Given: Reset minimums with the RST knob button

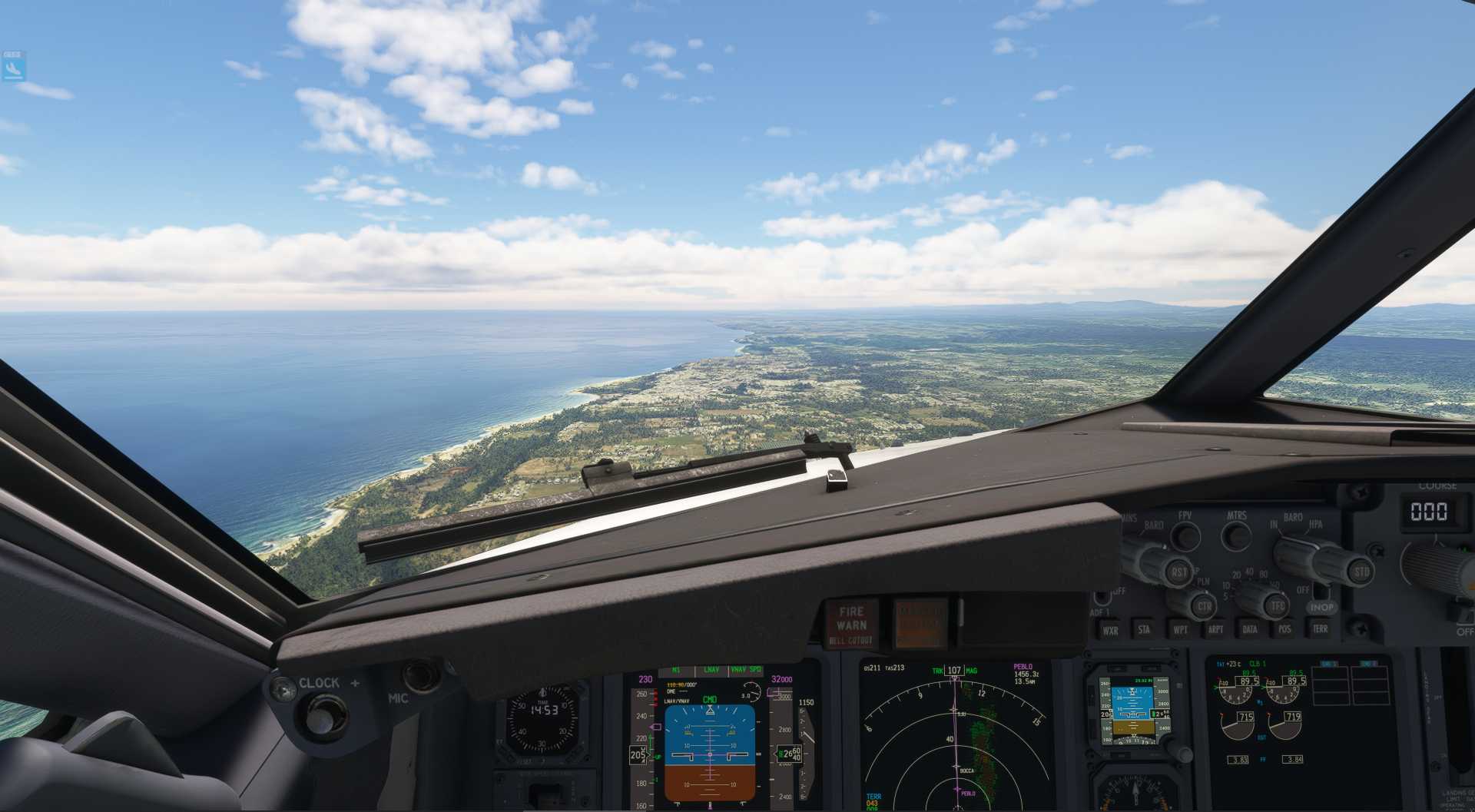Looking at the screenshot, I should point(1178,572).
